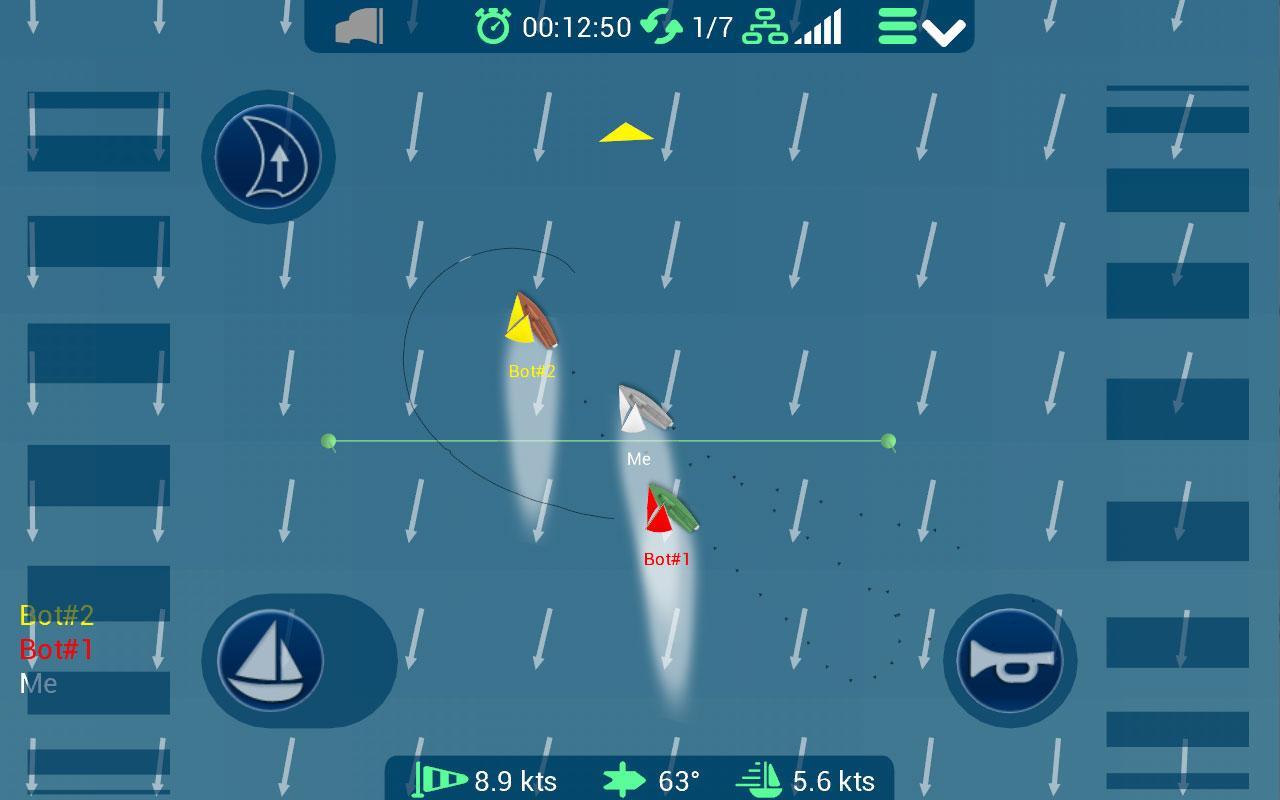Select Bot#2 in the leaderboard list

point(55,616)
